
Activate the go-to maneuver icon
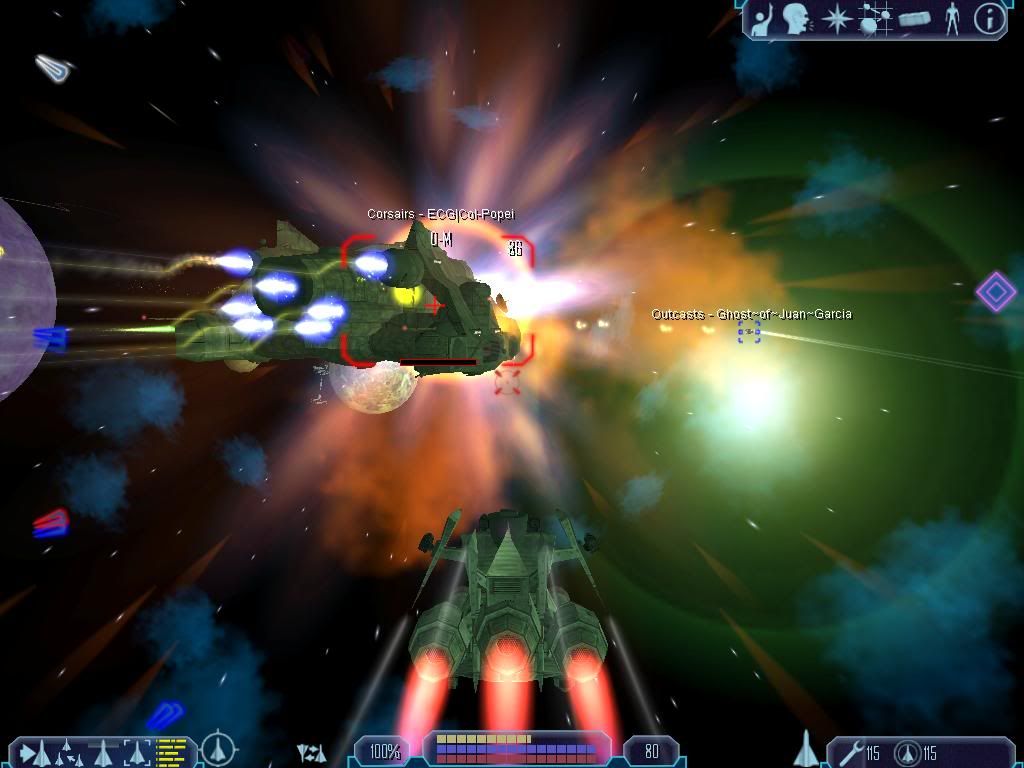34,751
